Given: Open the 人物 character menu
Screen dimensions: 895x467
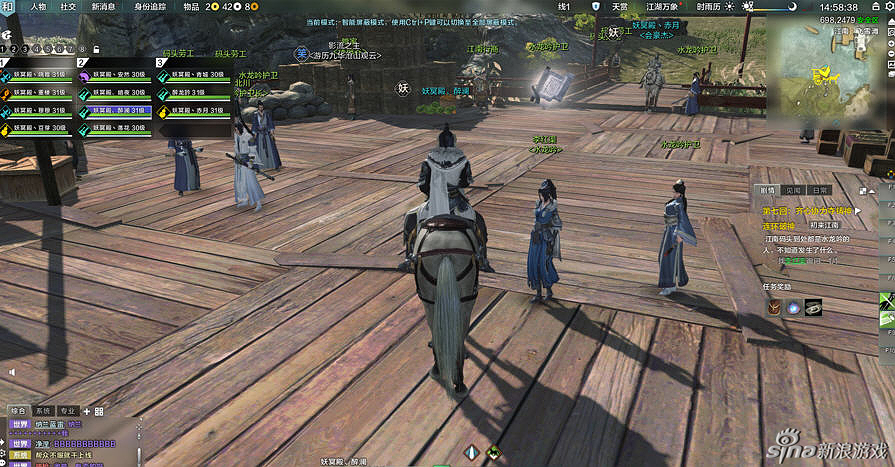Looking at the screenshot, I should tap(38, 6).
